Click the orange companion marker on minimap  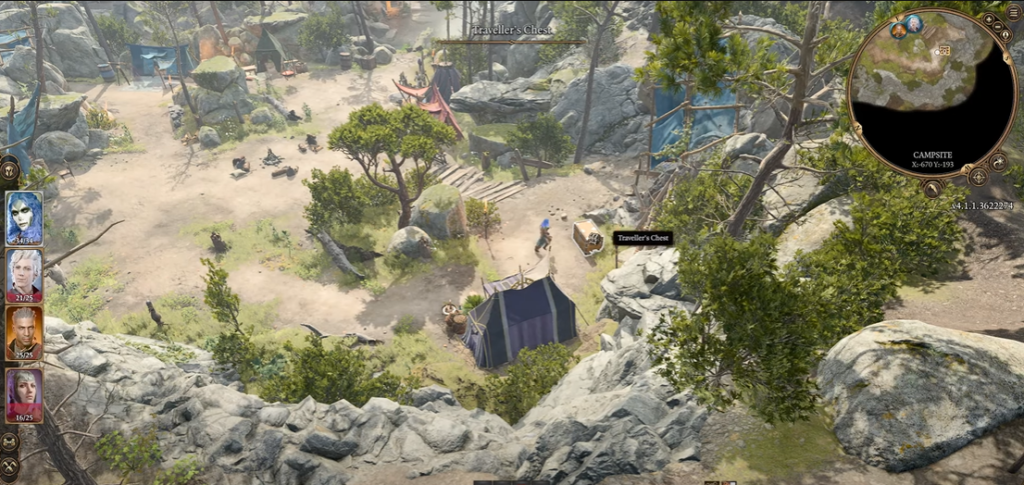click(x=898, y=30)
